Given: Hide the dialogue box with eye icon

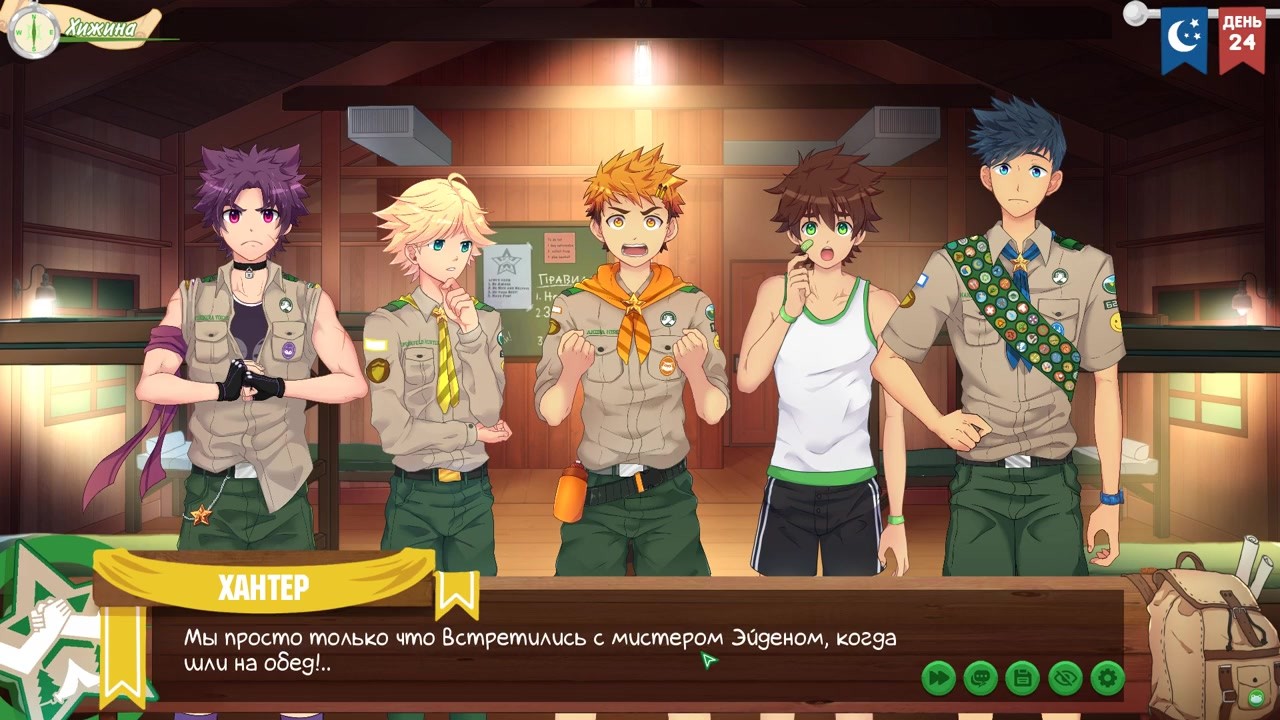Looking at the screenshot, I should pos(1065,678).
